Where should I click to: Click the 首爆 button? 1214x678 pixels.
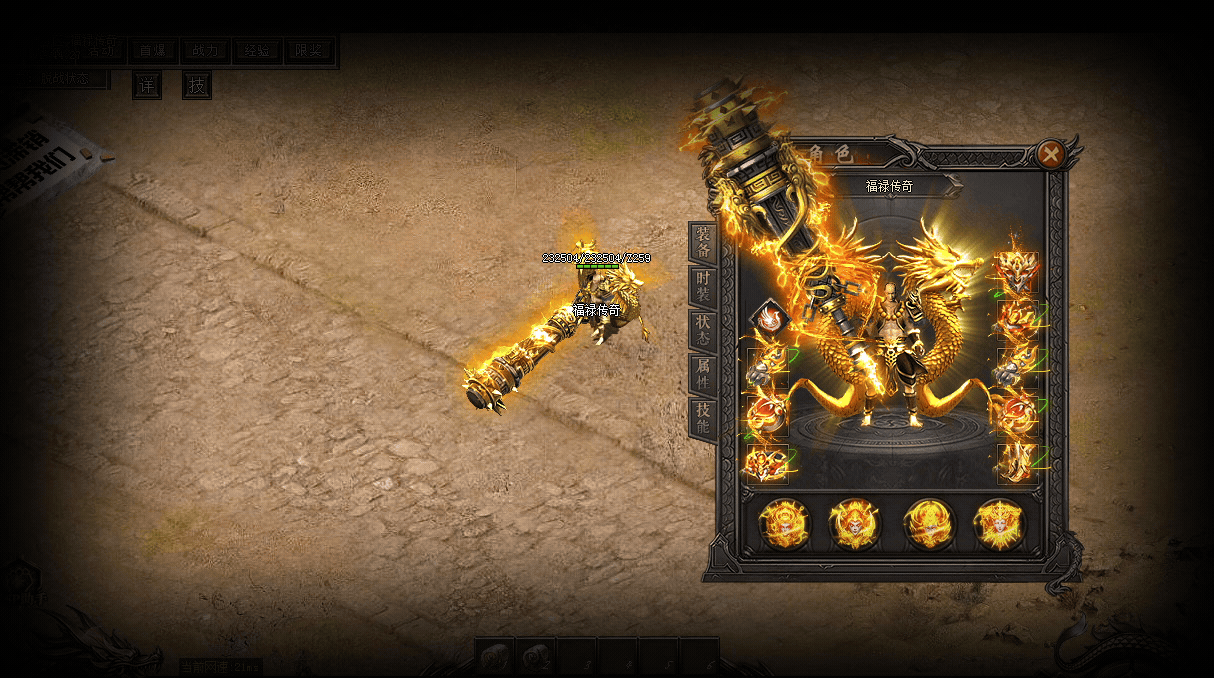153,51
